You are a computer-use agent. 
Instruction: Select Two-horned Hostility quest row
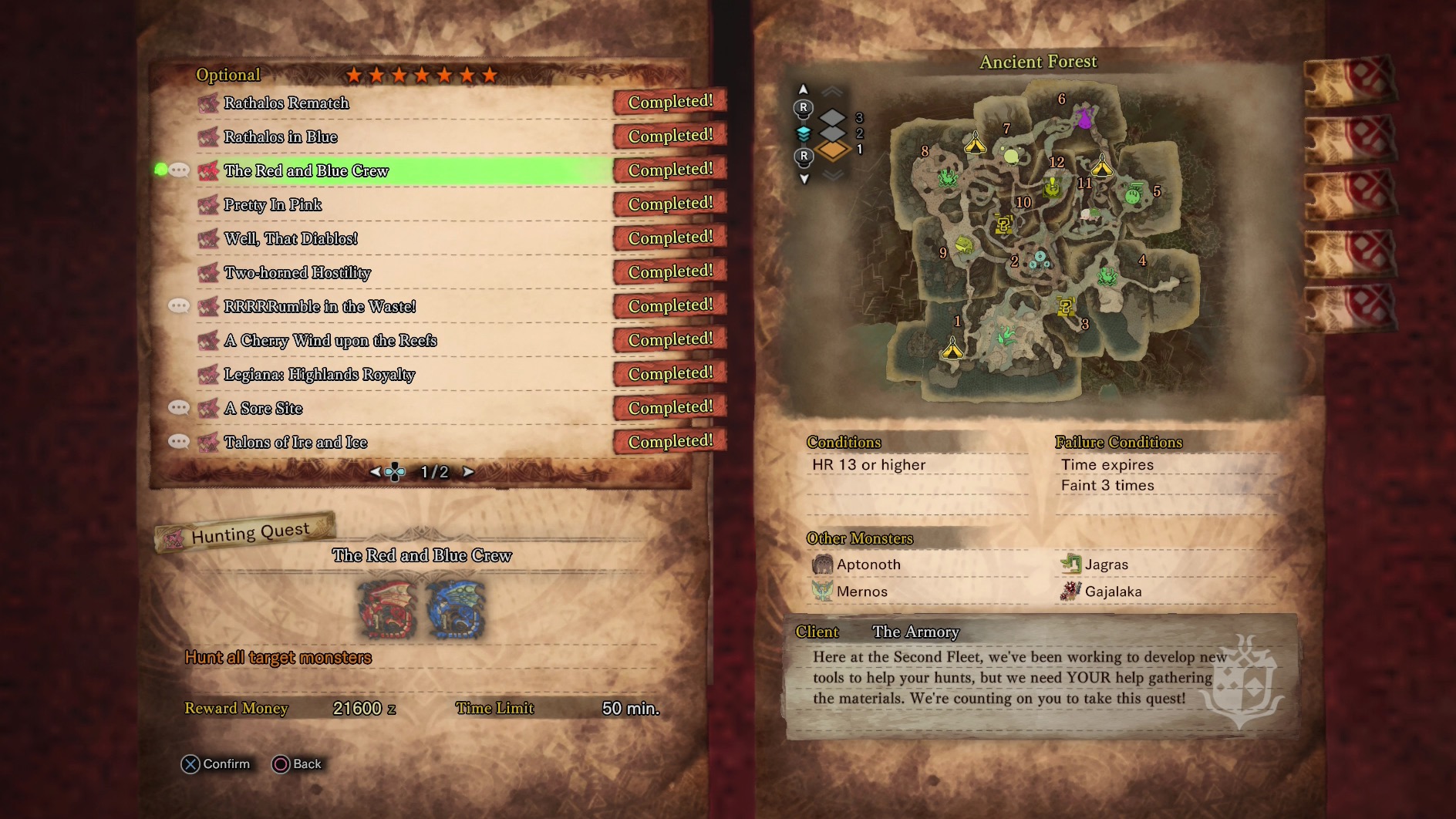click(x=297, y=272)
